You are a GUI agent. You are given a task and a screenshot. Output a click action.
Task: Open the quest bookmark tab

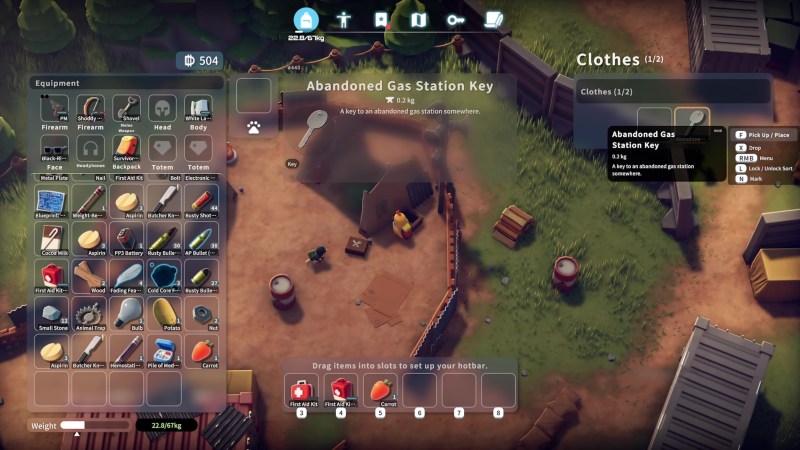381,19
